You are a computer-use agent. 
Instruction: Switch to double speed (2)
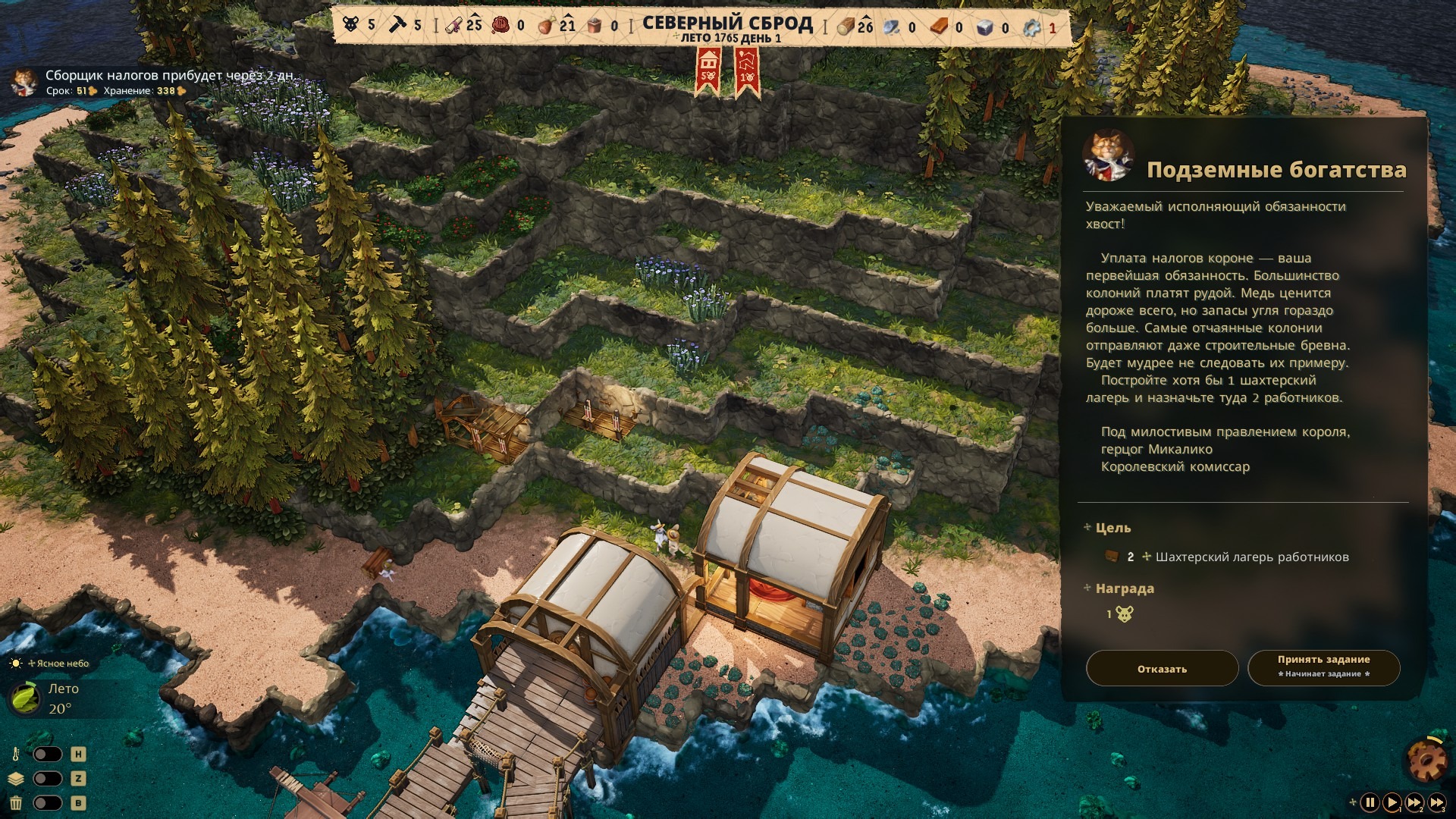pos(1414,802)
